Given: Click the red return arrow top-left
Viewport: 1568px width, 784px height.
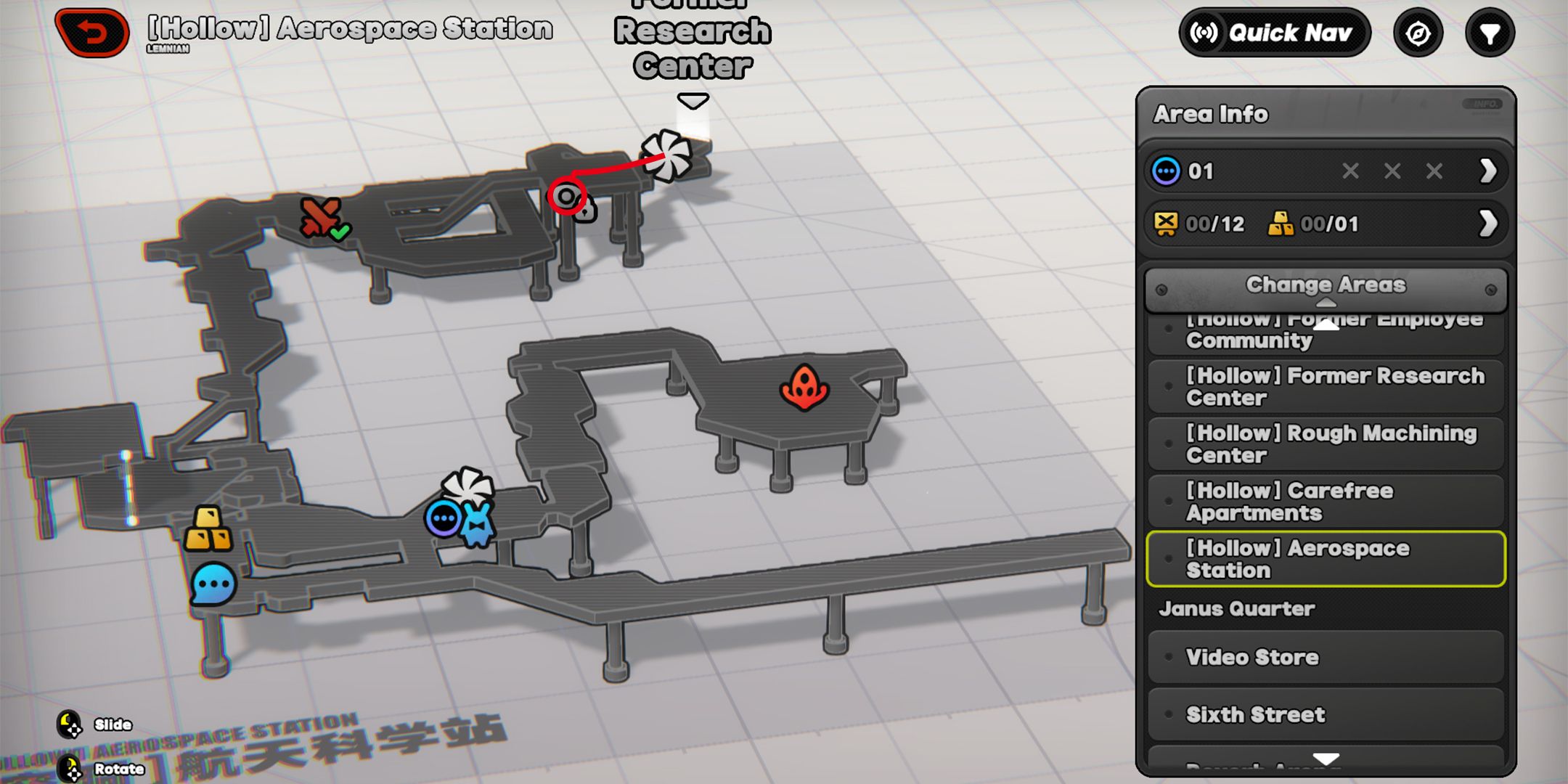Looking at the screenshot, I should click(x=91, y=32).
